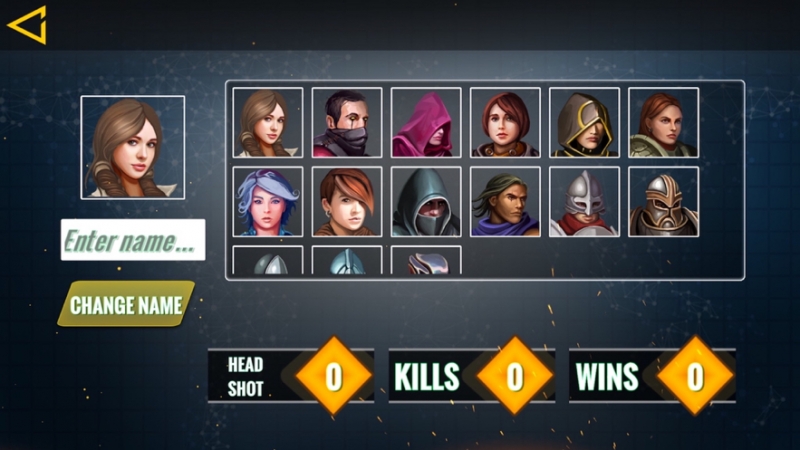
Task: Choose the gold-trimmed black hood avatar
Action: click(x=584, y=122)
